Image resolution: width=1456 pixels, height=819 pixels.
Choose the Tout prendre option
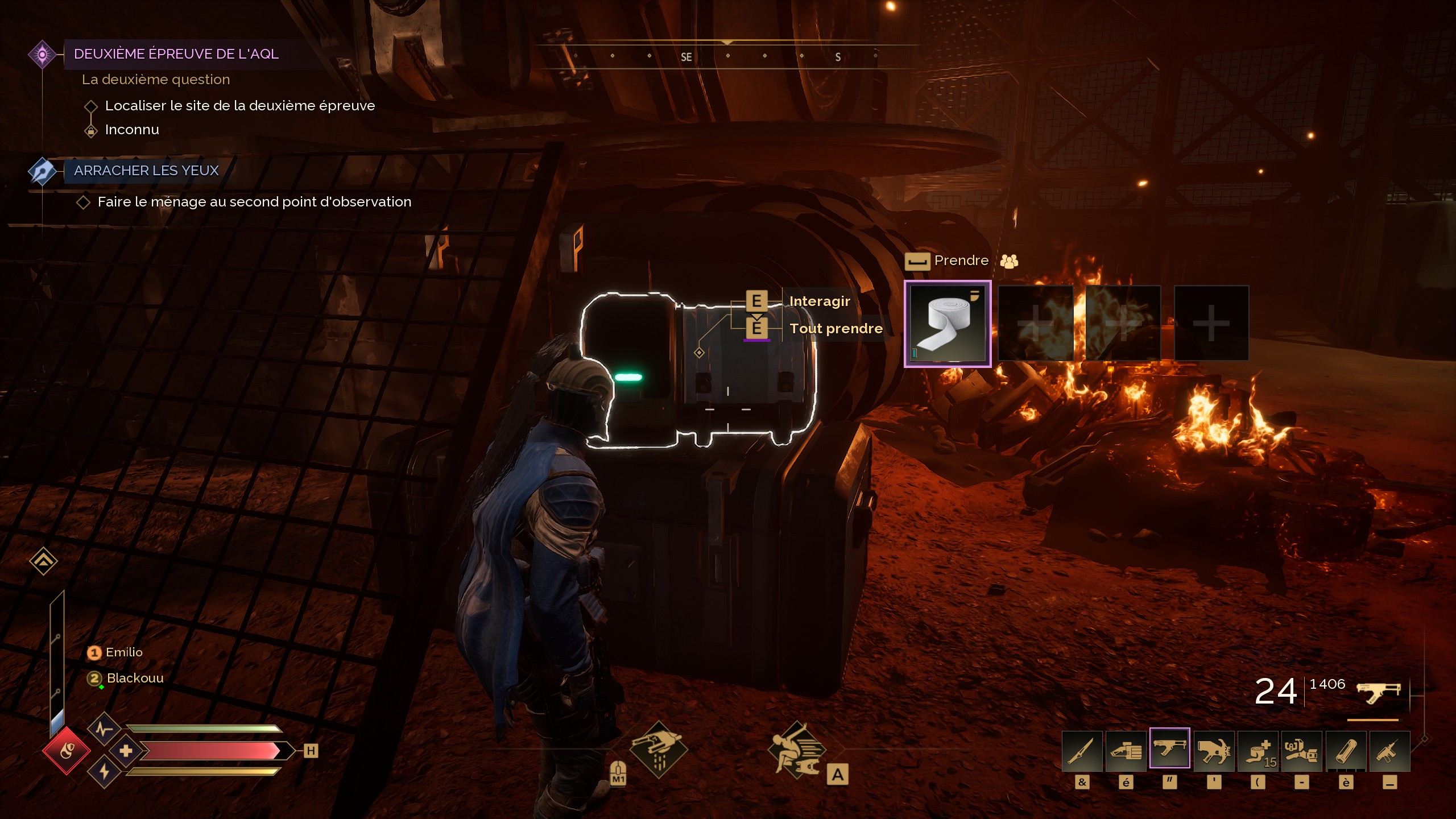pyautogui.click(x=835, y=329)
